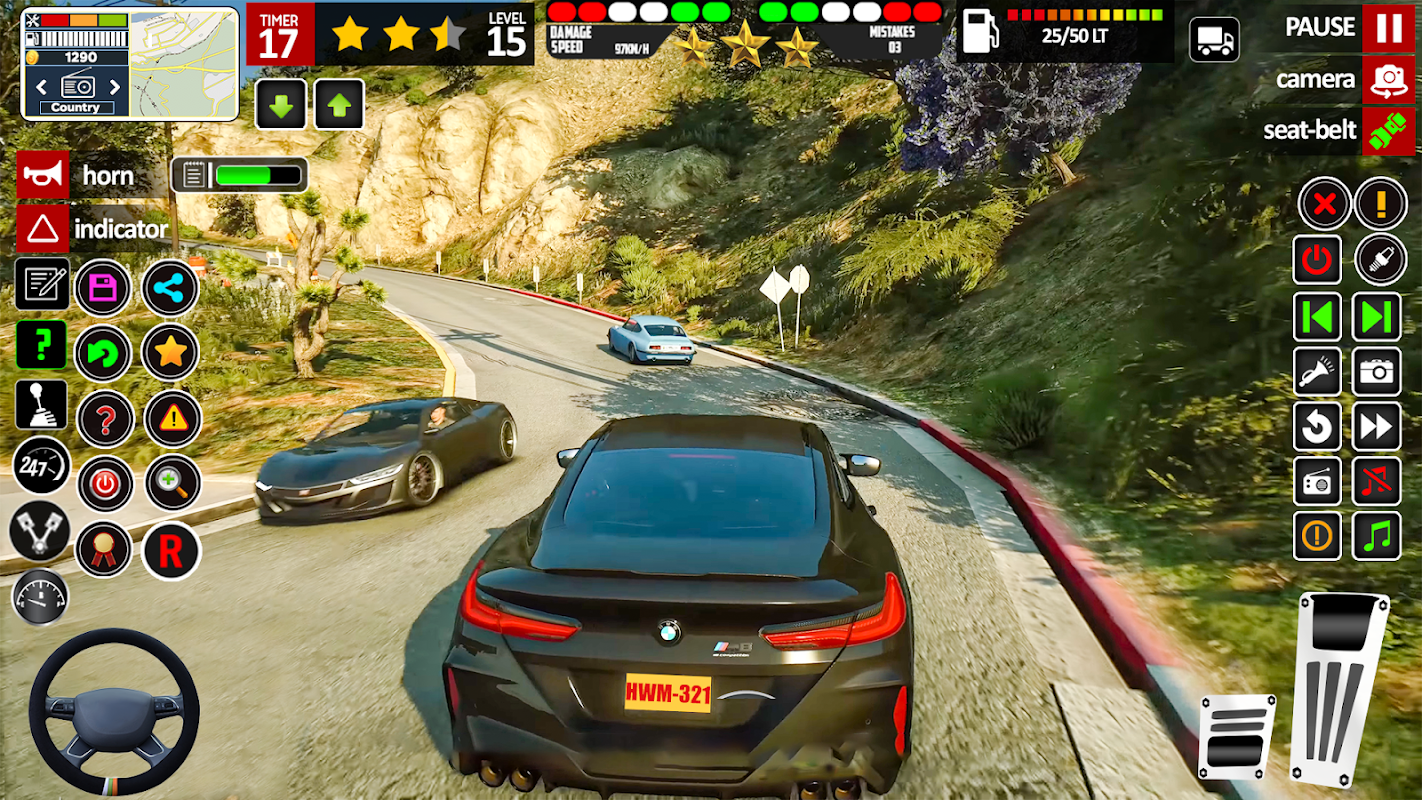Viewport: 1422px width, 800px height.
Task: Tap the yellow star favorite icon
Action: click(170, 352)
